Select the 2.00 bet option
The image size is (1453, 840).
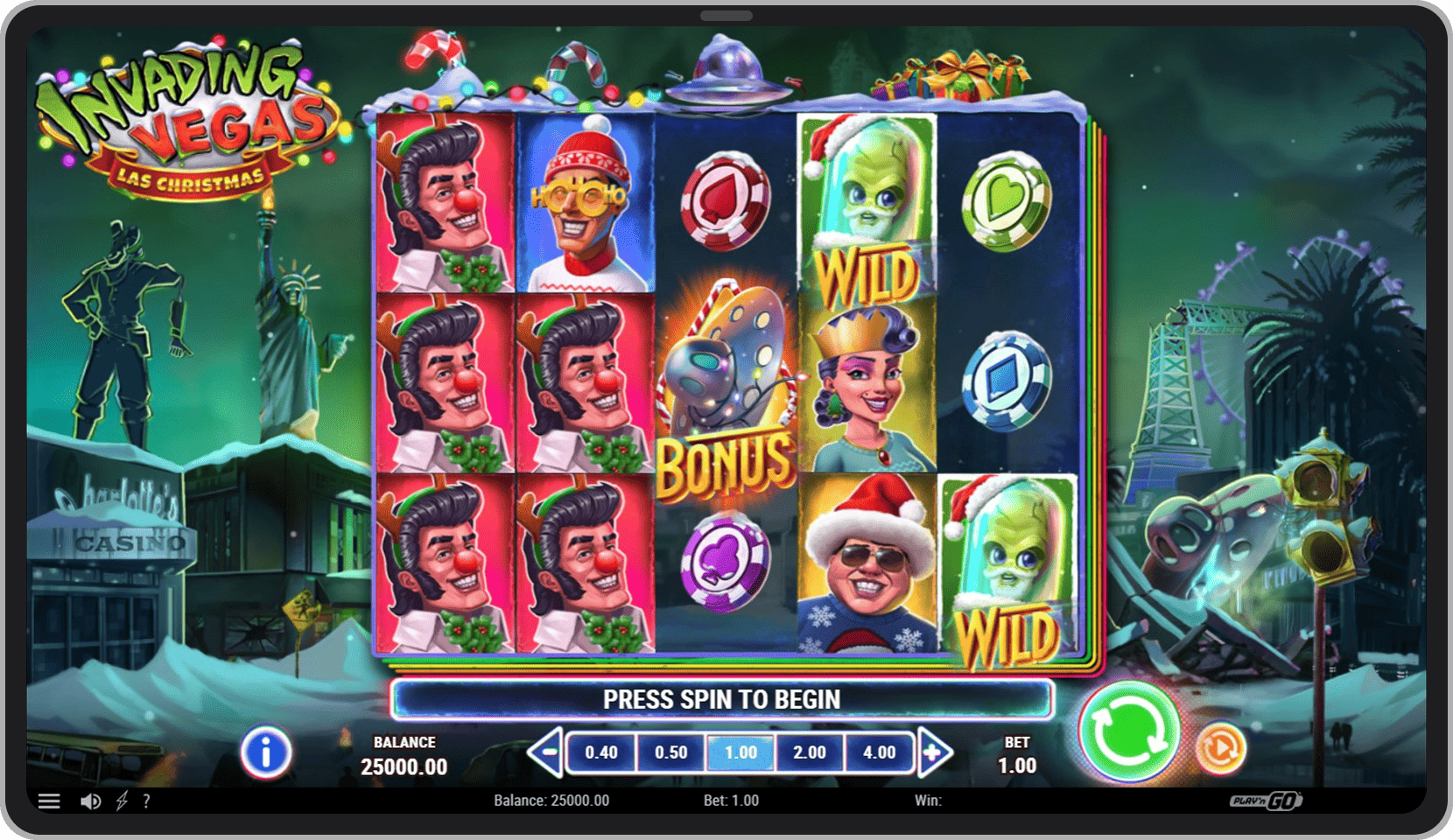point(811,752)
